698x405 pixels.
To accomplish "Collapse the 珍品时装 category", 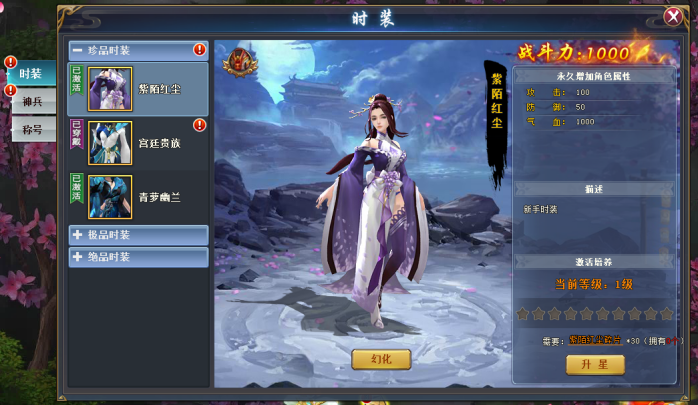I will point(77,50).
